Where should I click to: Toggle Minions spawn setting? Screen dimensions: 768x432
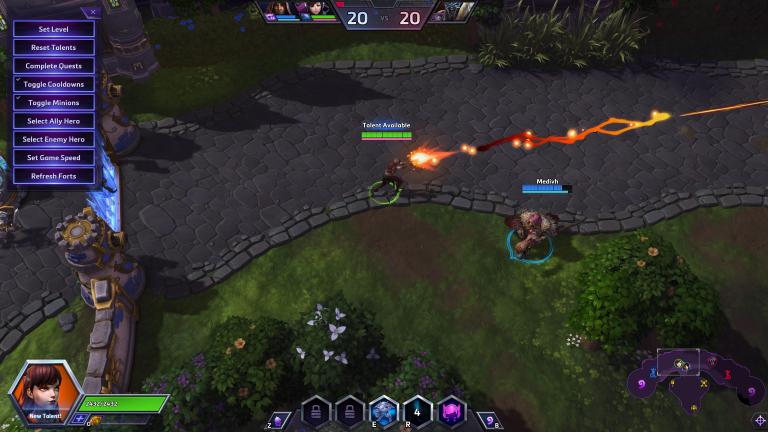point(54,102)
